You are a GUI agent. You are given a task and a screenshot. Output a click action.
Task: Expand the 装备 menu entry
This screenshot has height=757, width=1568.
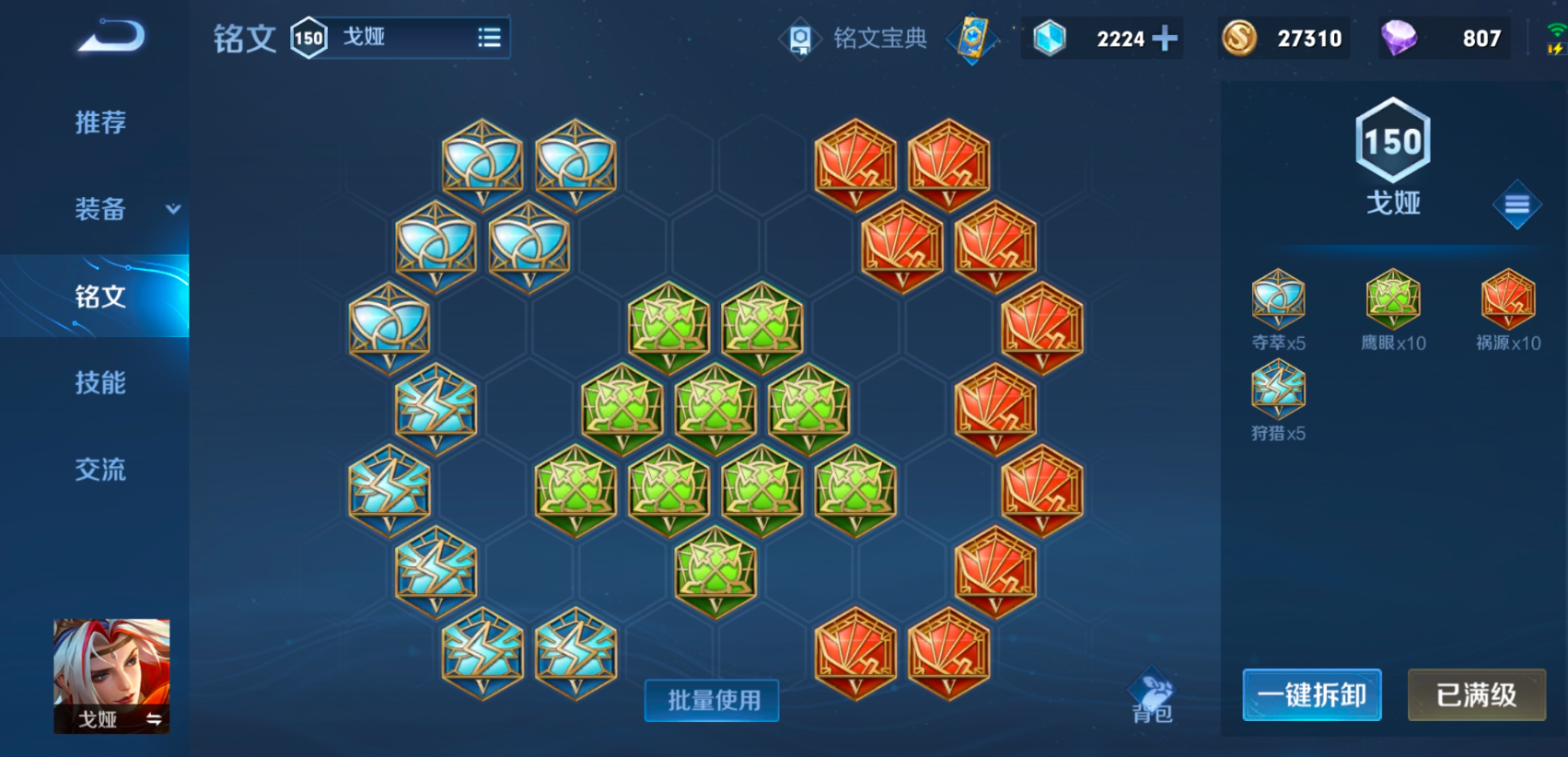point(101,209)
